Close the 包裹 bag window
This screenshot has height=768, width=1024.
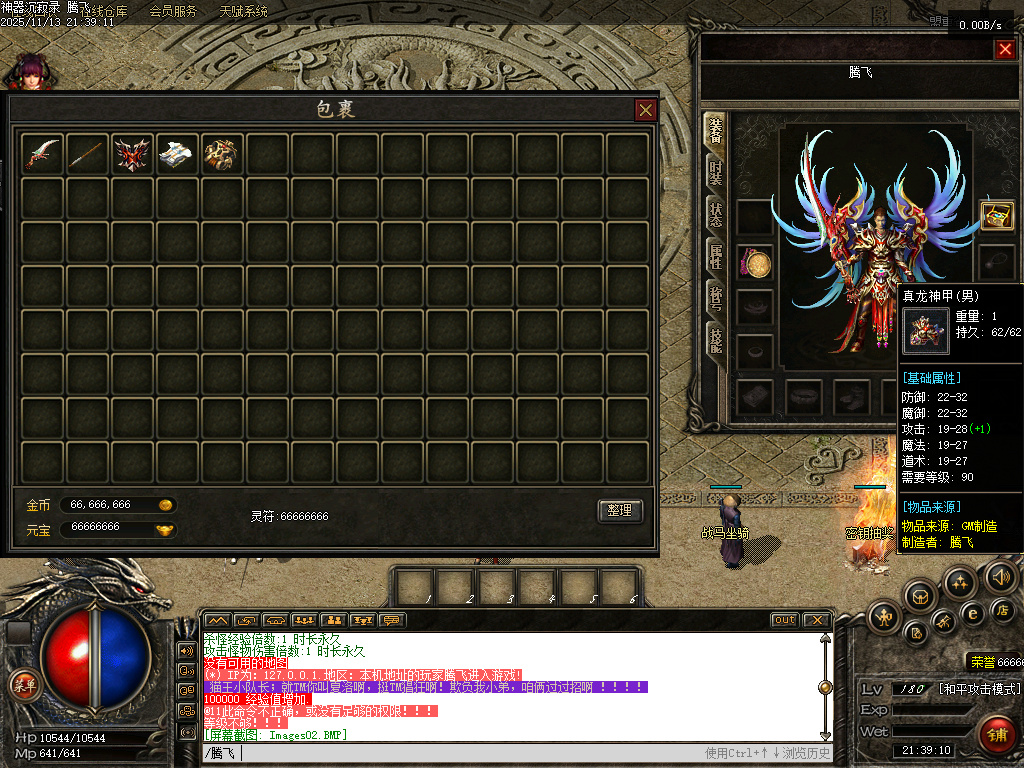(646, 110)
